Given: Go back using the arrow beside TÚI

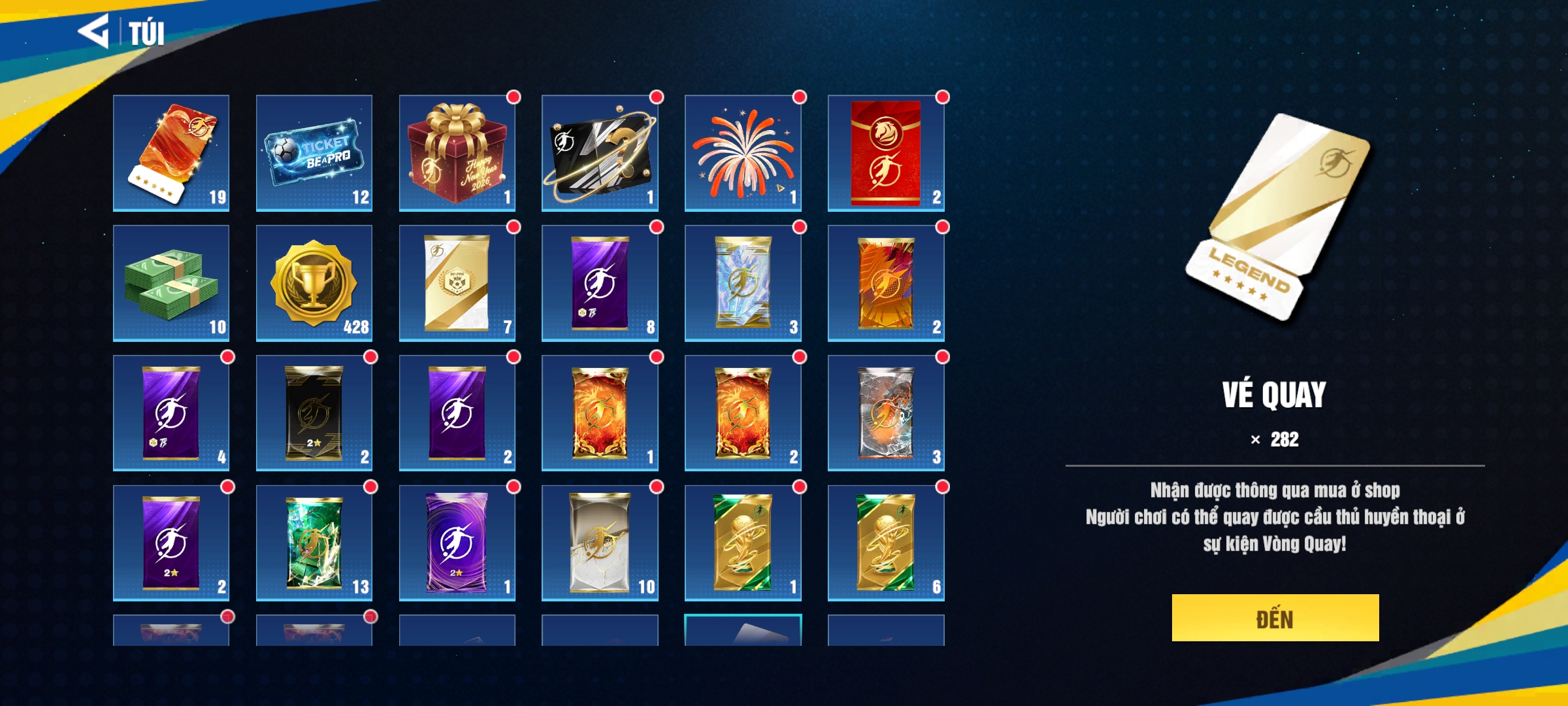Looking at the screenshot, I should (x=93, y=31).
